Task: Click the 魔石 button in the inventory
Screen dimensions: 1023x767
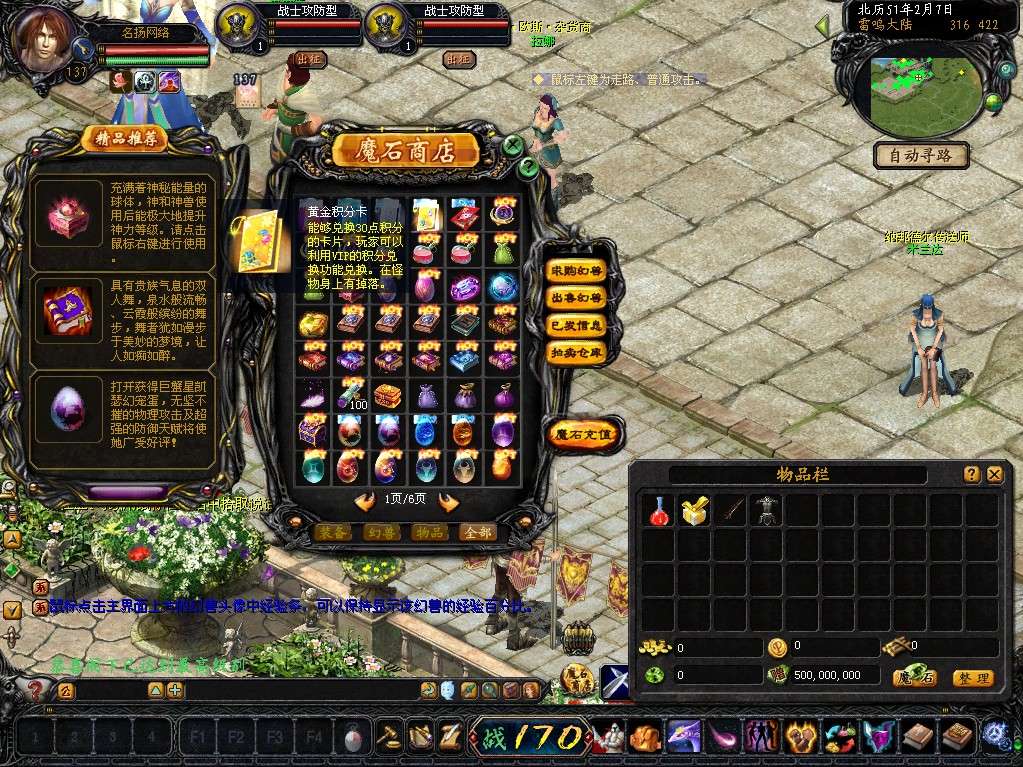Action: (915, 678)
